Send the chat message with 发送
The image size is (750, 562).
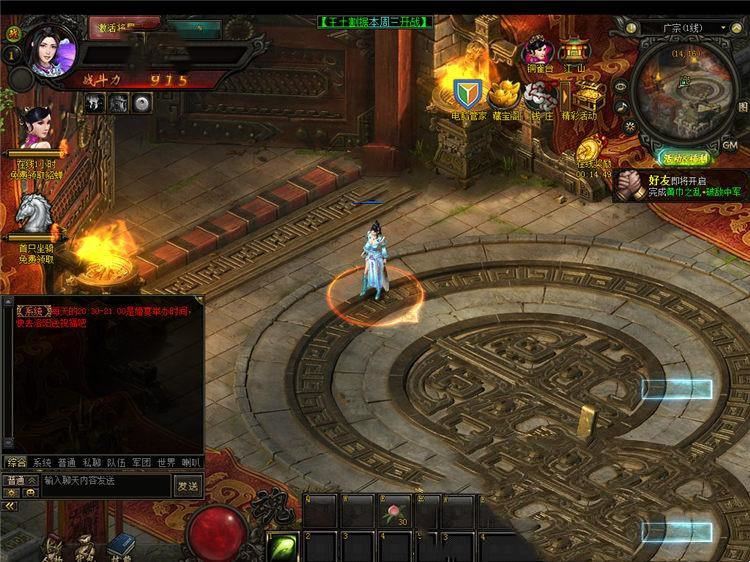pos(188,484)
